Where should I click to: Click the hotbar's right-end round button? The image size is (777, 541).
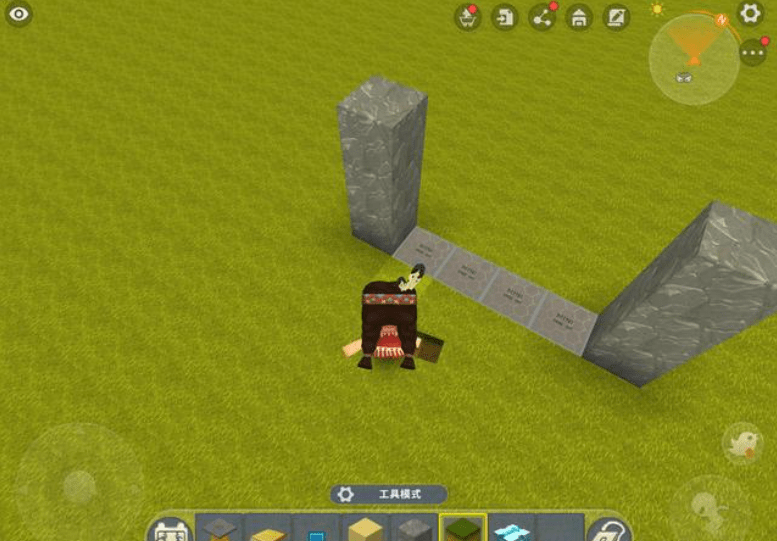(608, 530)
